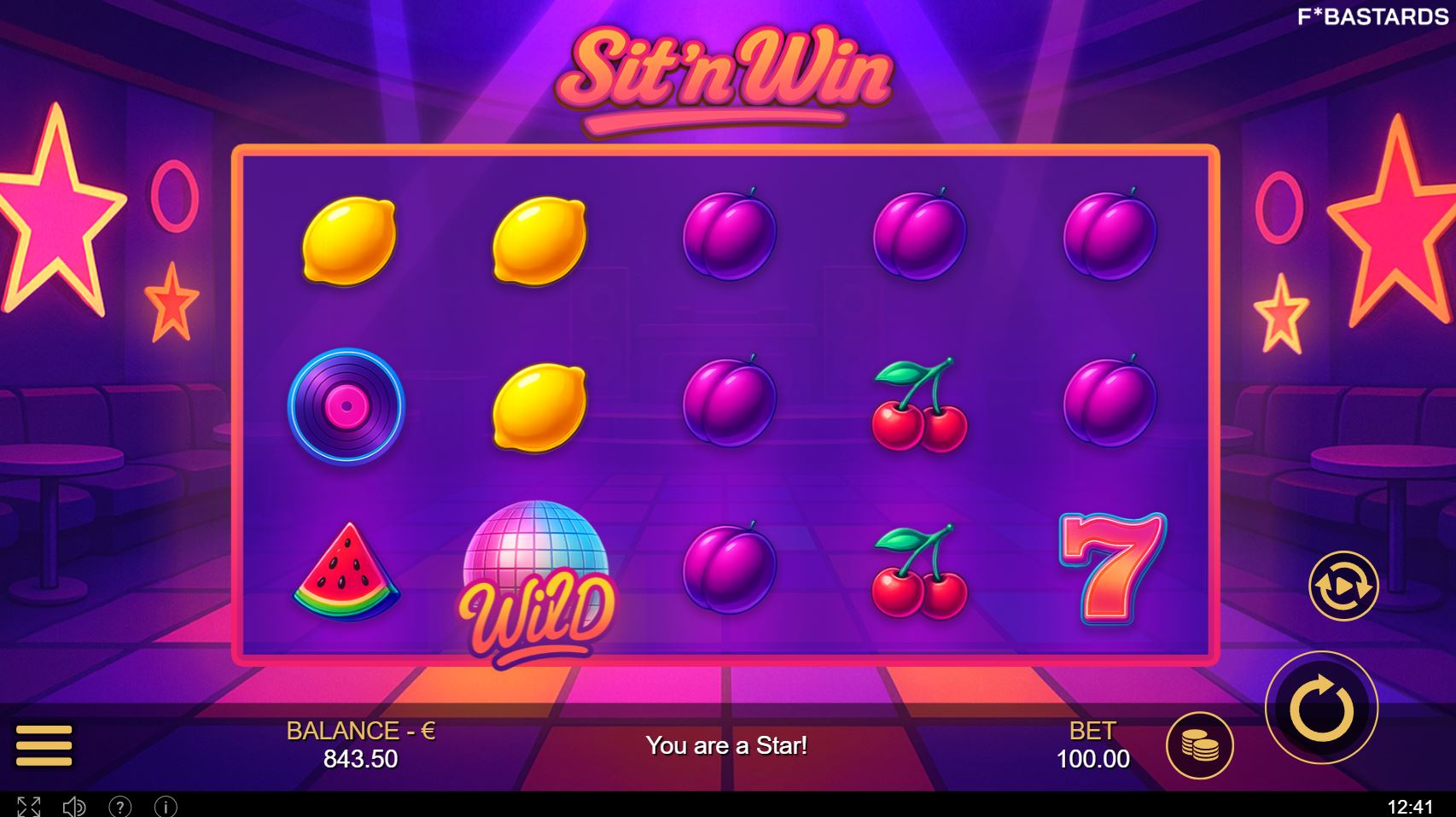Toggle mute via the speaker icon
1456x817 pixels.
tap(75, 806)
